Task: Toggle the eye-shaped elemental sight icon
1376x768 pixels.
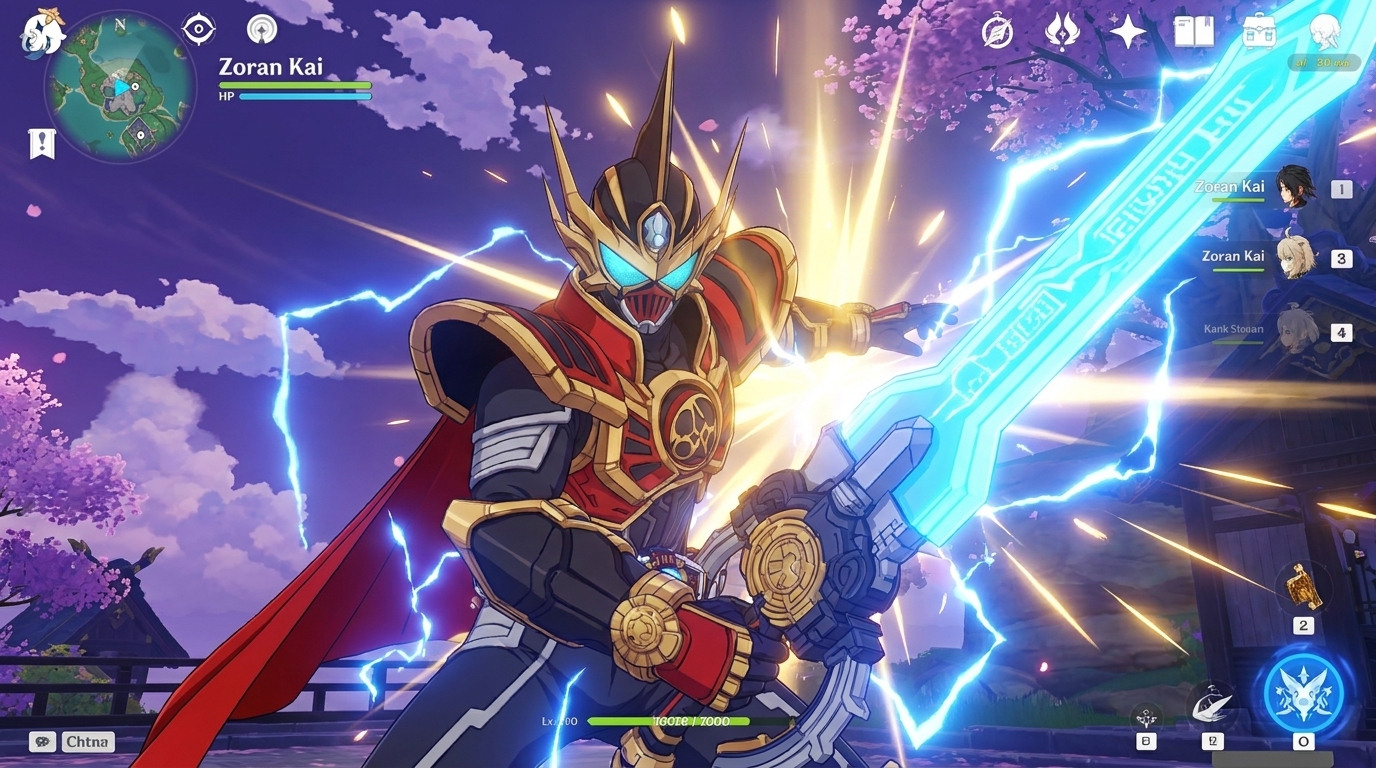Action: (x=198, y=29)
